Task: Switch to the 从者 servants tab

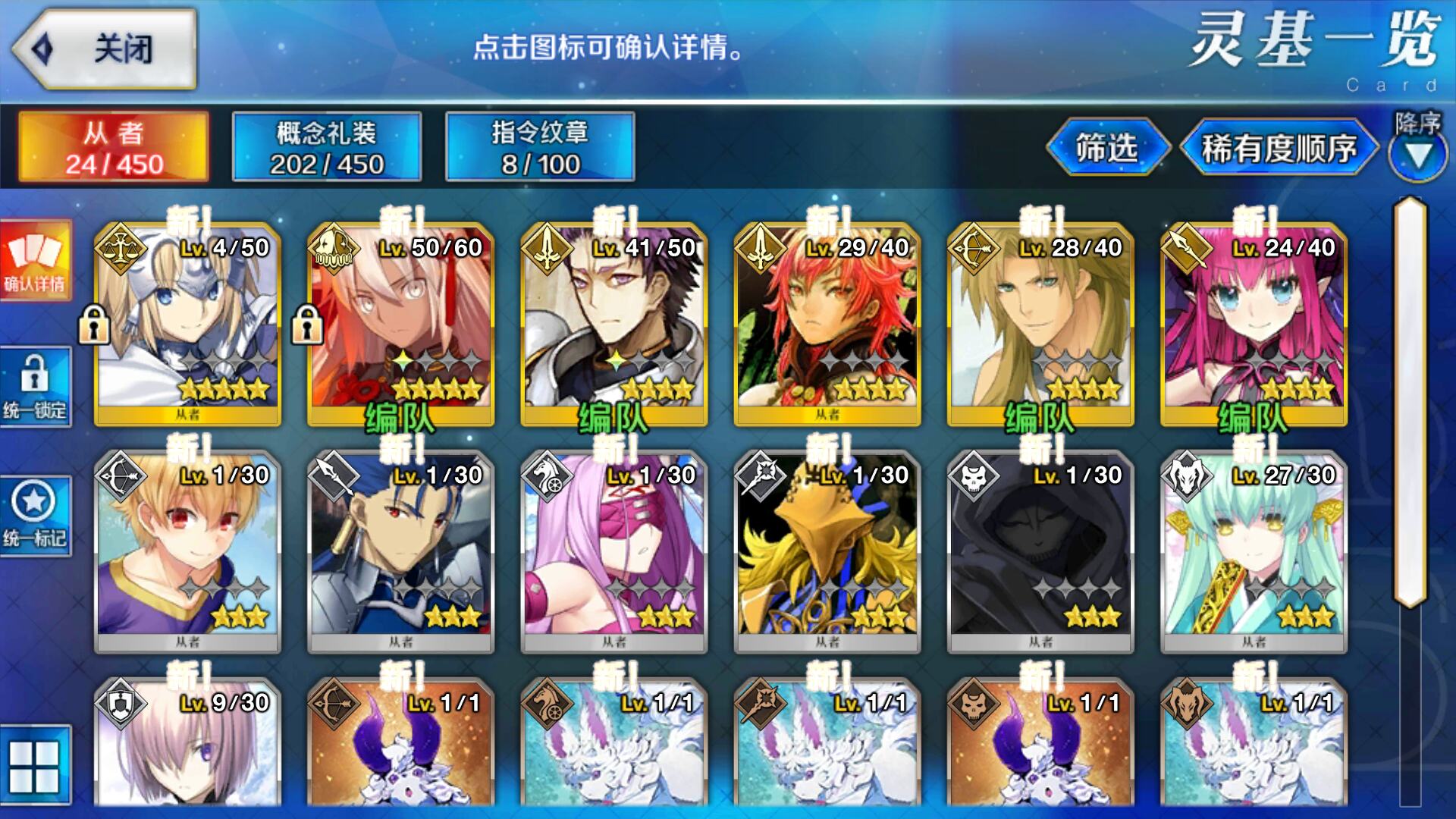Action: click(114, 147)
